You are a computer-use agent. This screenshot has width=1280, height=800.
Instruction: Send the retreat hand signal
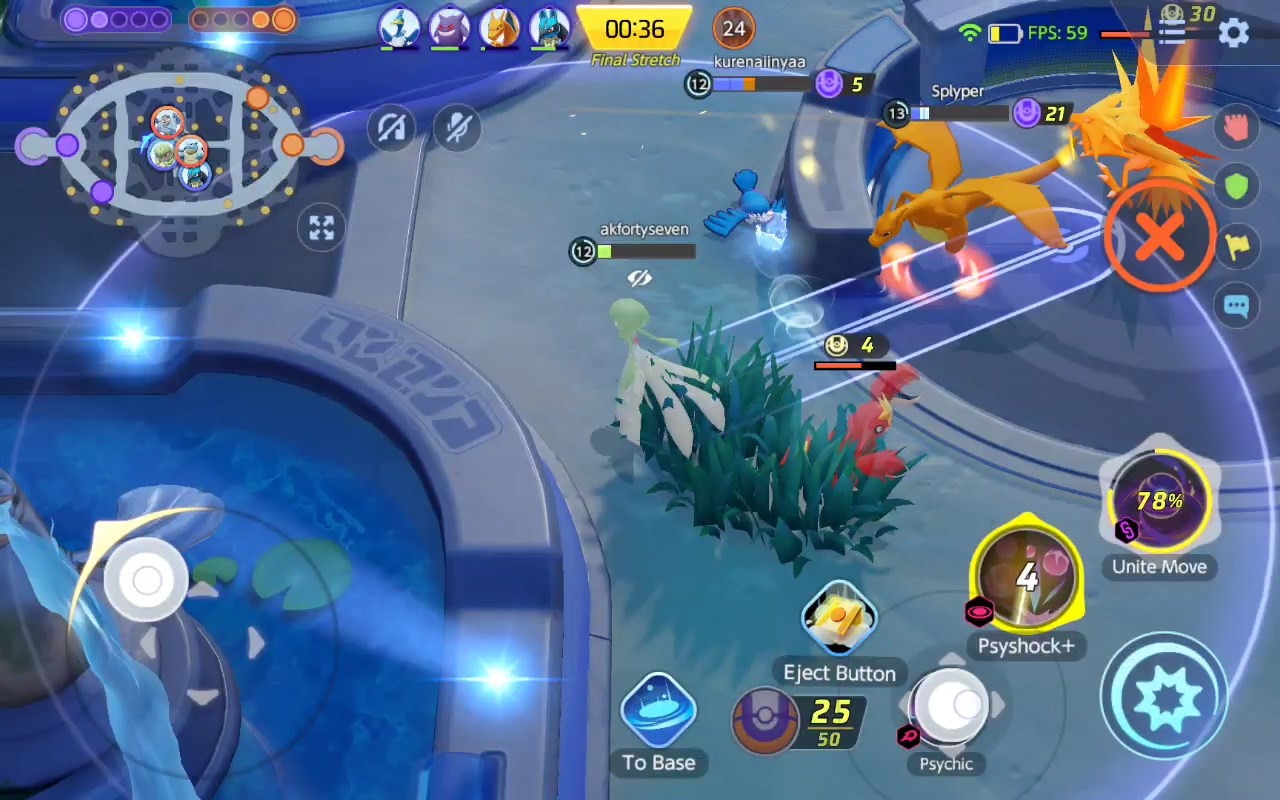(1237, 127)
